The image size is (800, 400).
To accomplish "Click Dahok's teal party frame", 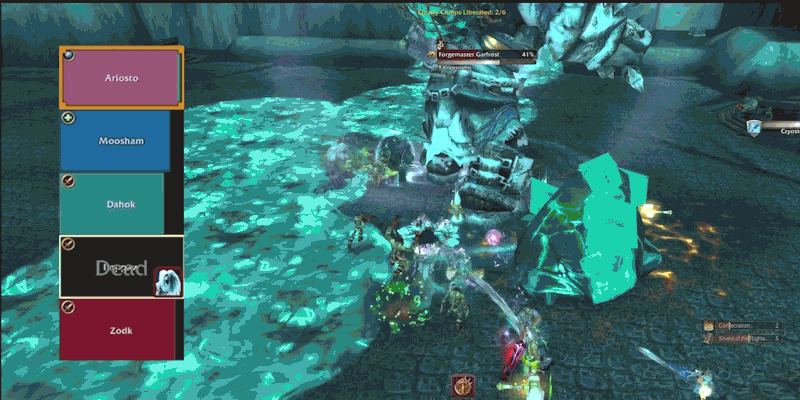I will (x=121, y=204).
